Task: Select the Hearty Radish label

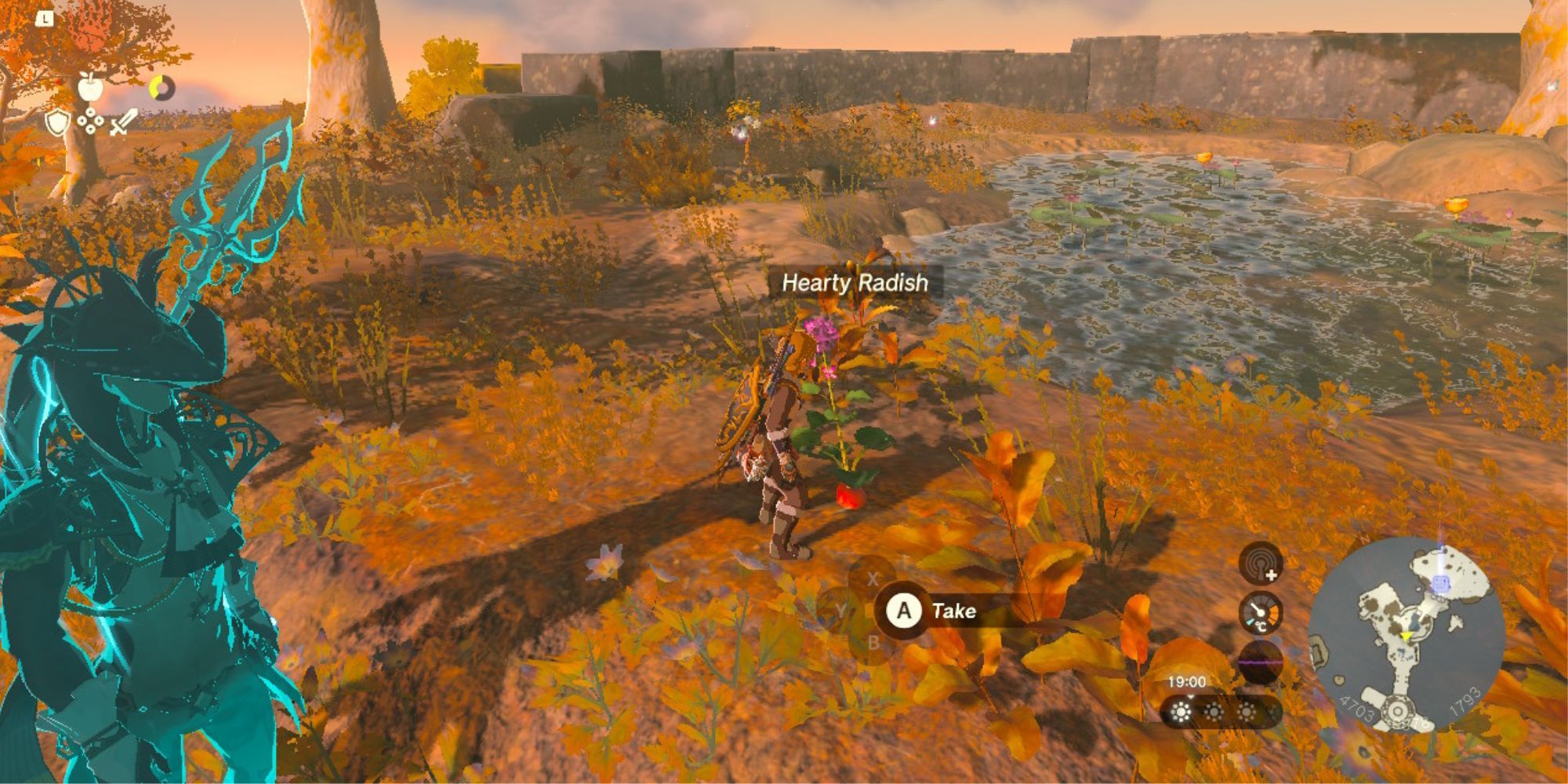Action: tap(855, 283)
